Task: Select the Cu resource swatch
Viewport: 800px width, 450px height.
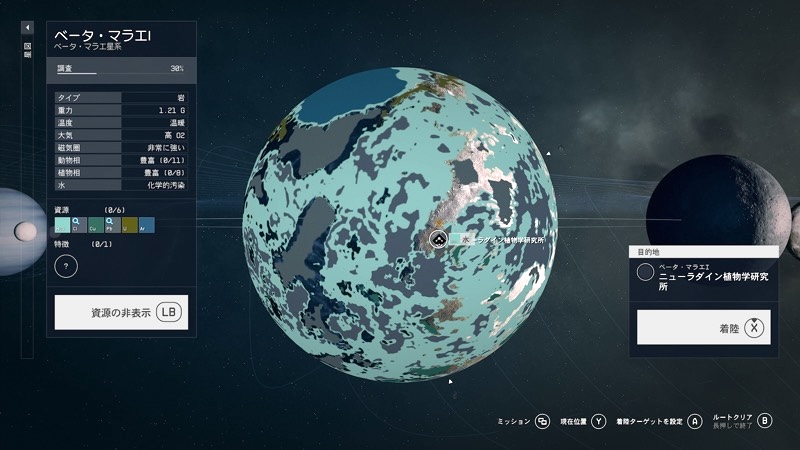Action: (x=94, y=224)
